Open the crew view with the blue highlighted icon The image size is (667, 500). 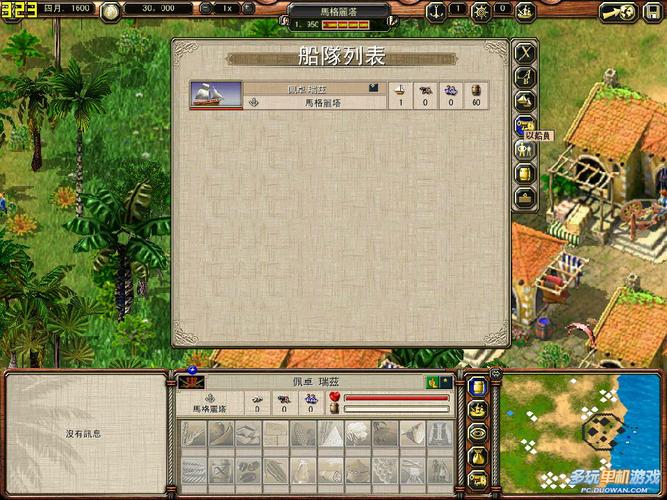[x=525, y=125]
